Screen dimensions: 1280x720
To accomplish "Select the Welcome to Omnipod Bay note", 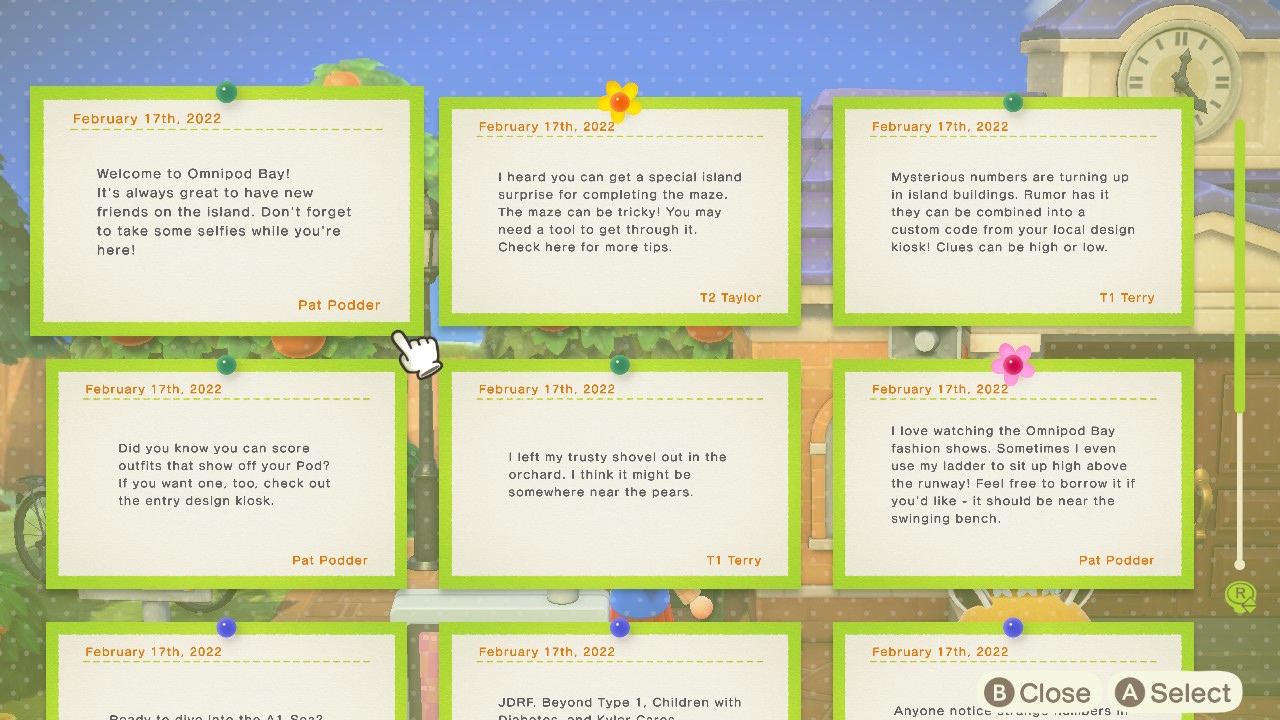I will click(226, 211).
